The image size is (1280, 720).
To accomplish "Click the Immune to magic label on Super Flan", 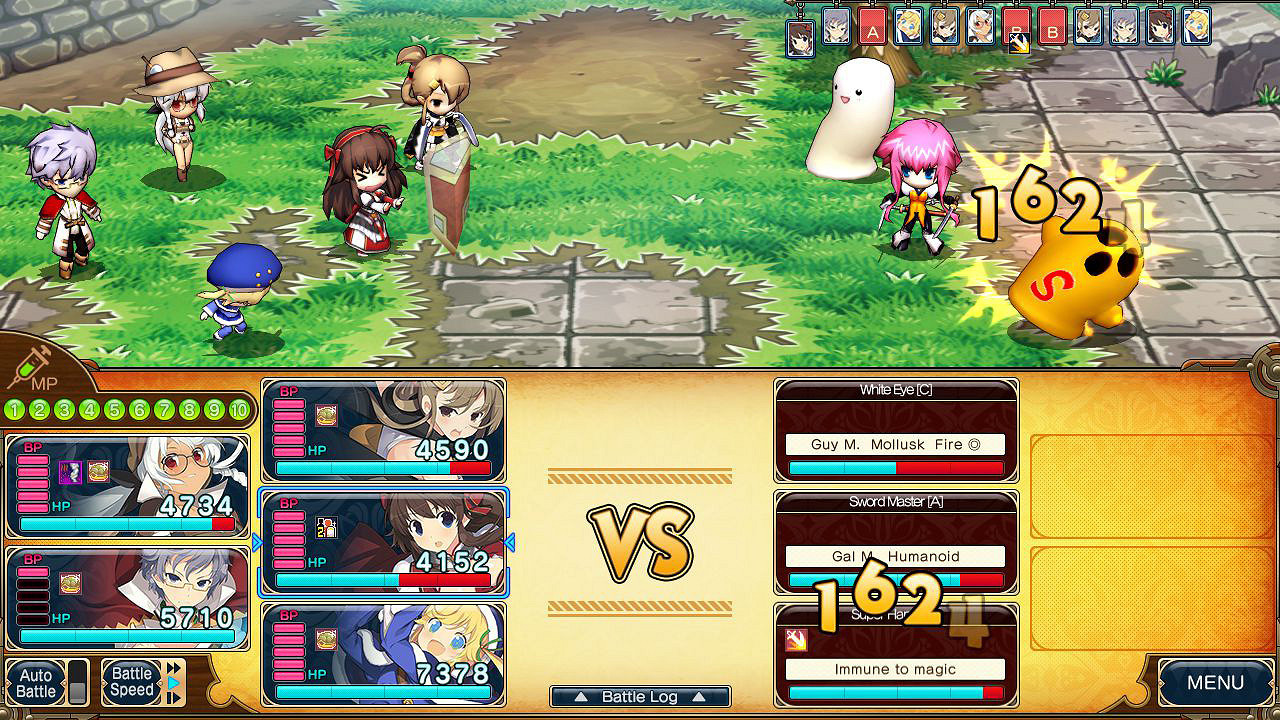I will pyautogui.click(x=895, y=668).
